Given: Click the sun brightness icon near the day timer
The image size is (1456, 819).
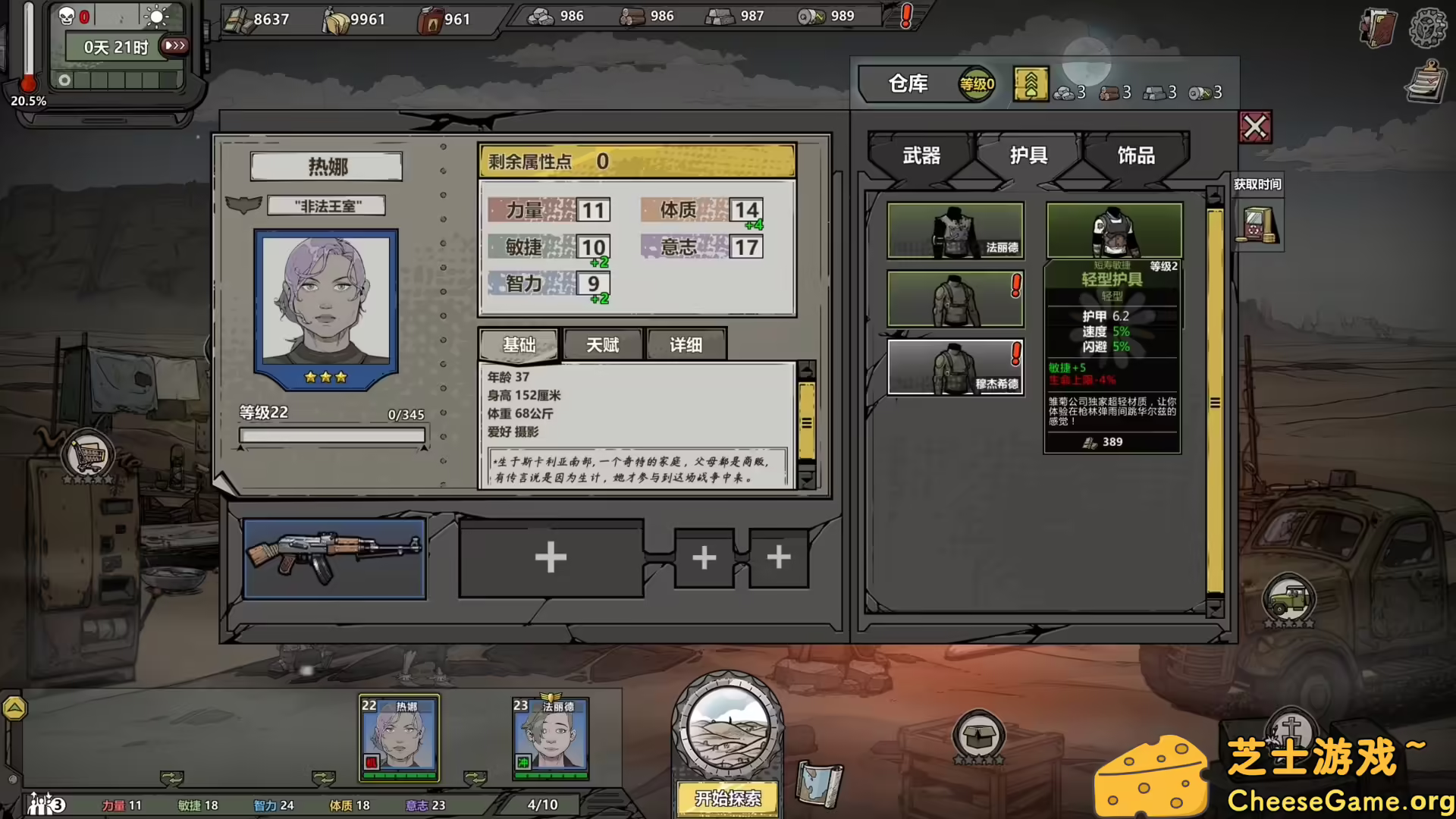Looking at the screenshot, I should 156,17.
